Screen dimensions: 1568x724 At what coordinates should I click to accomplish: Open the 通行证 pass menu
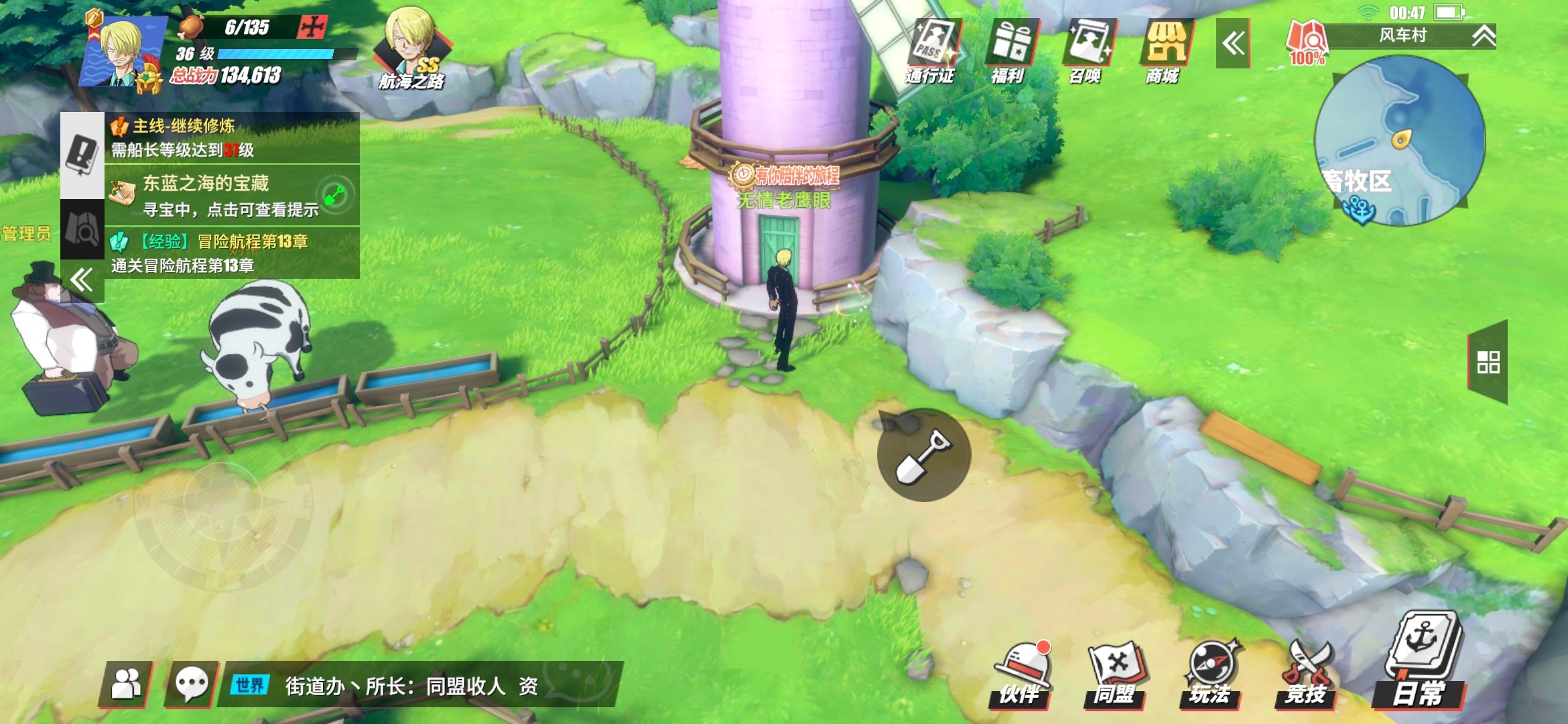pyautogui.click(x=933, y=50)
